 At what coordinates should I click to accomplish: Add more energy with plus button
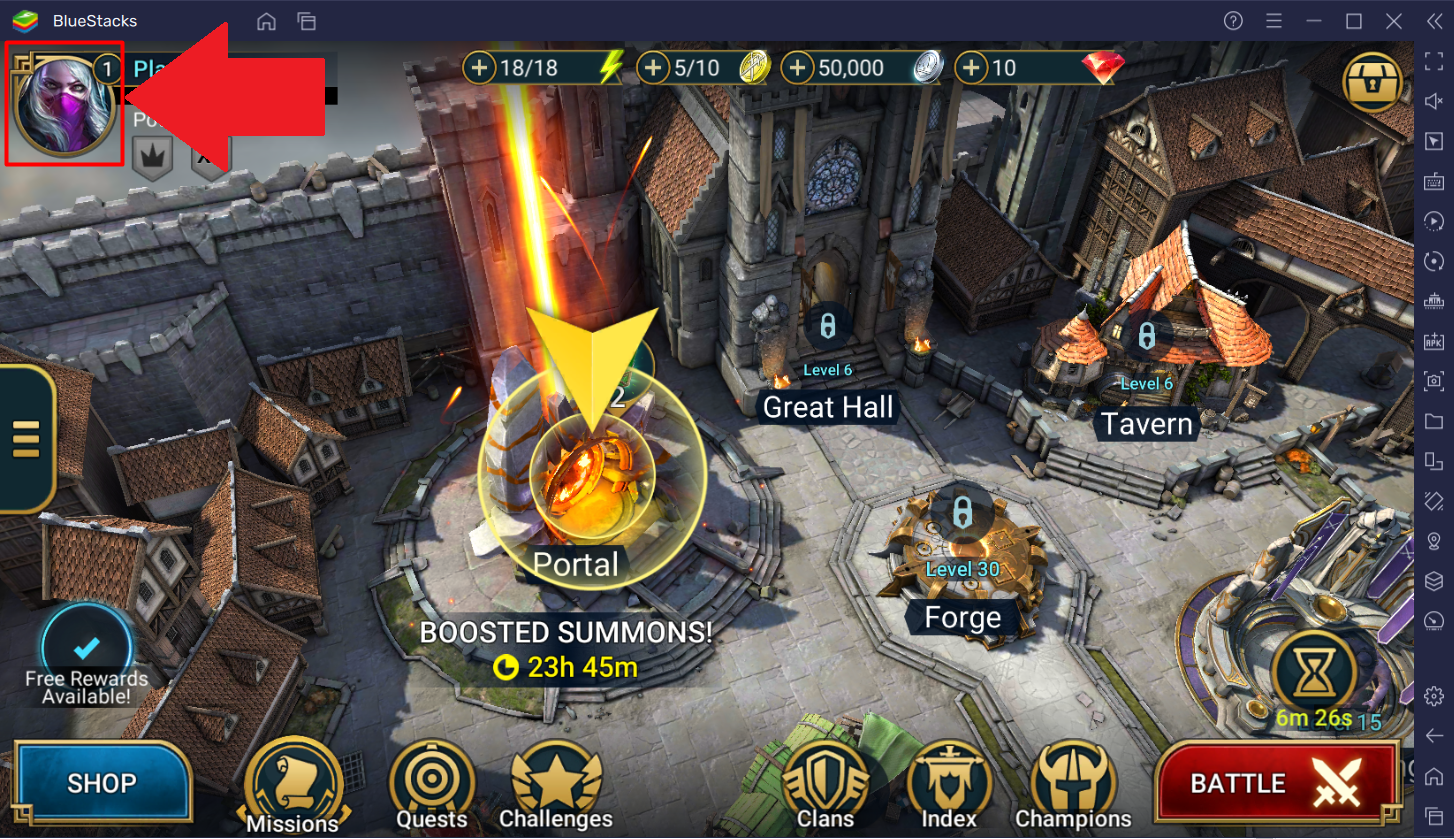481,68
